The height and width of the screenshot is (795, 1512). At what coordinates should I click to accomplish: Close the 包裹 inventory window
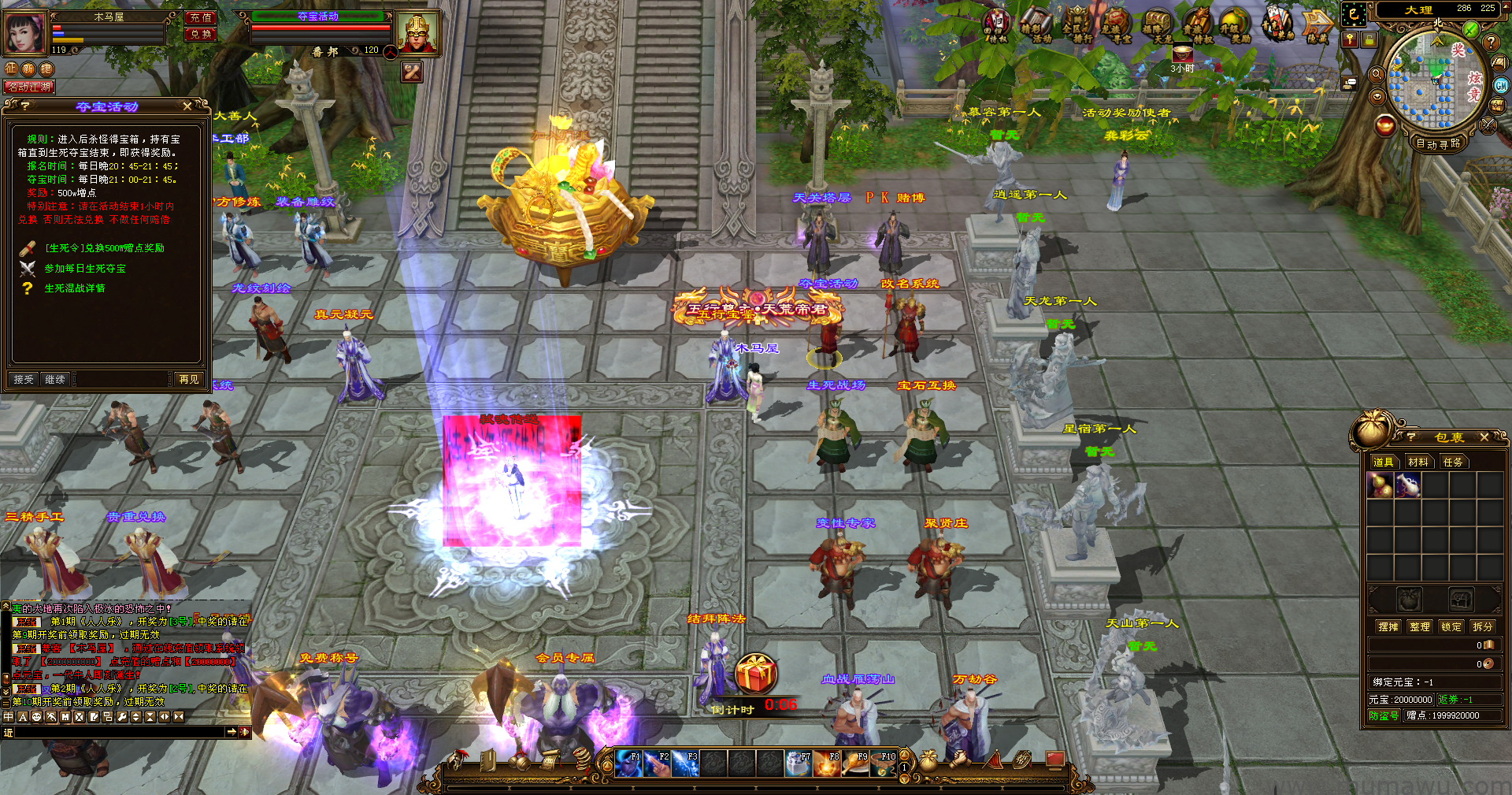pyautogui.click(x=1484, y=437)
